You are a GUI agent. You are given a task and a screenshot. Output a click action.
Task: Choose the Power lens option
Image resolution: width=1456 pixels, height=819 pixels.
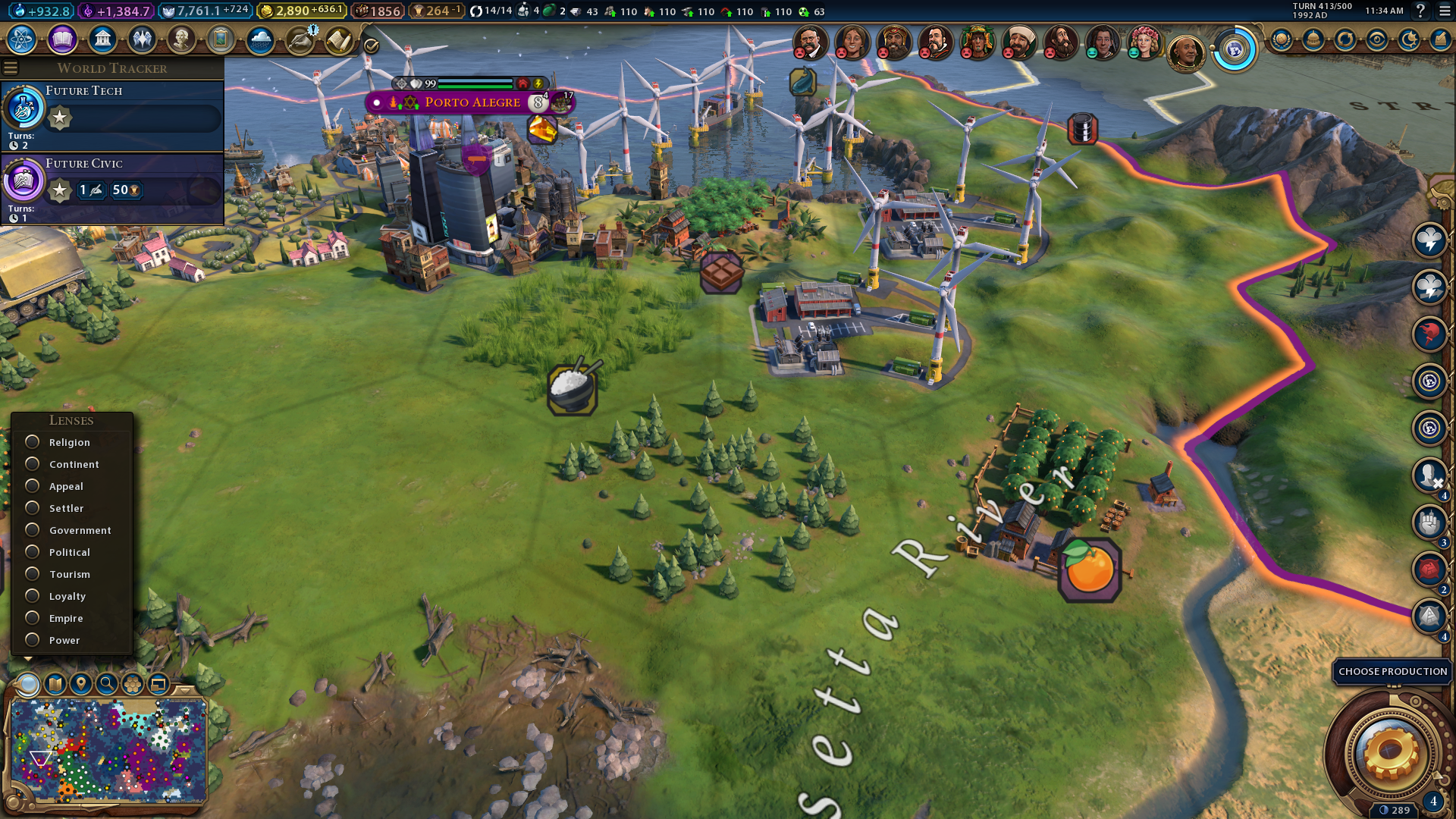point(33,640)
